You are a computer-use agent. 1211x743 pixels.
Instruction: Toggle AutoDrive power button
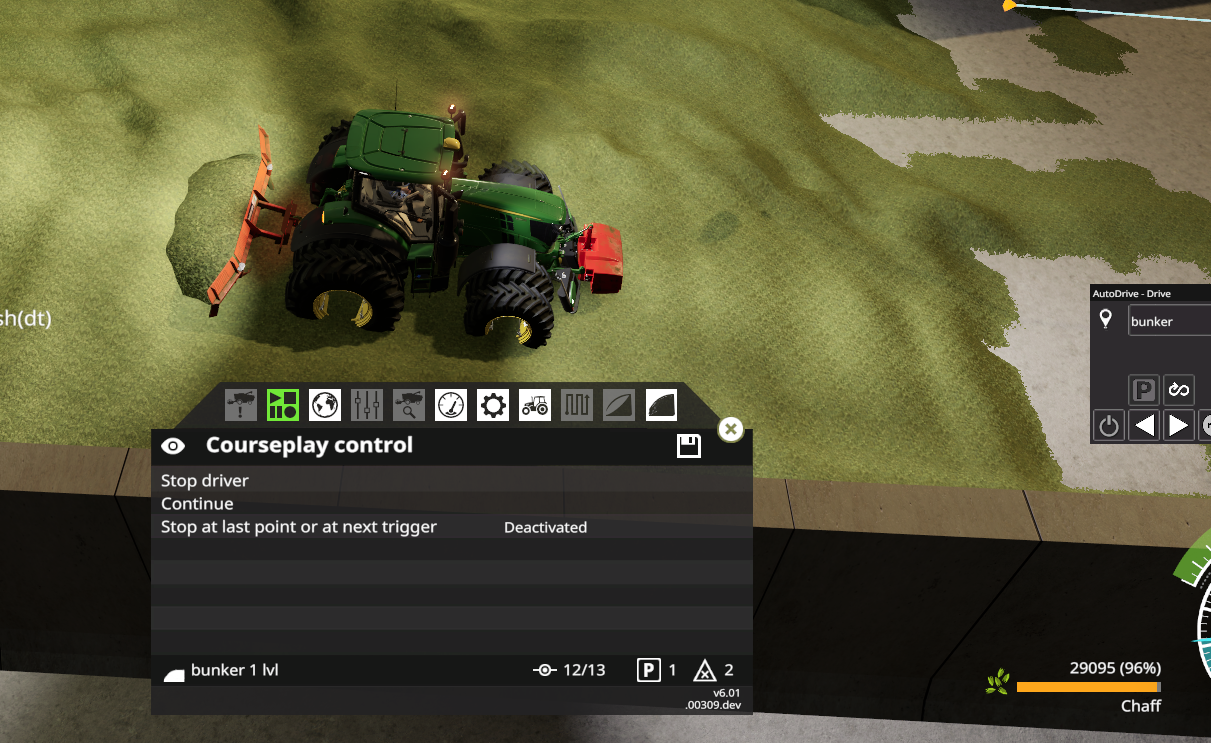click(1108, 426)
